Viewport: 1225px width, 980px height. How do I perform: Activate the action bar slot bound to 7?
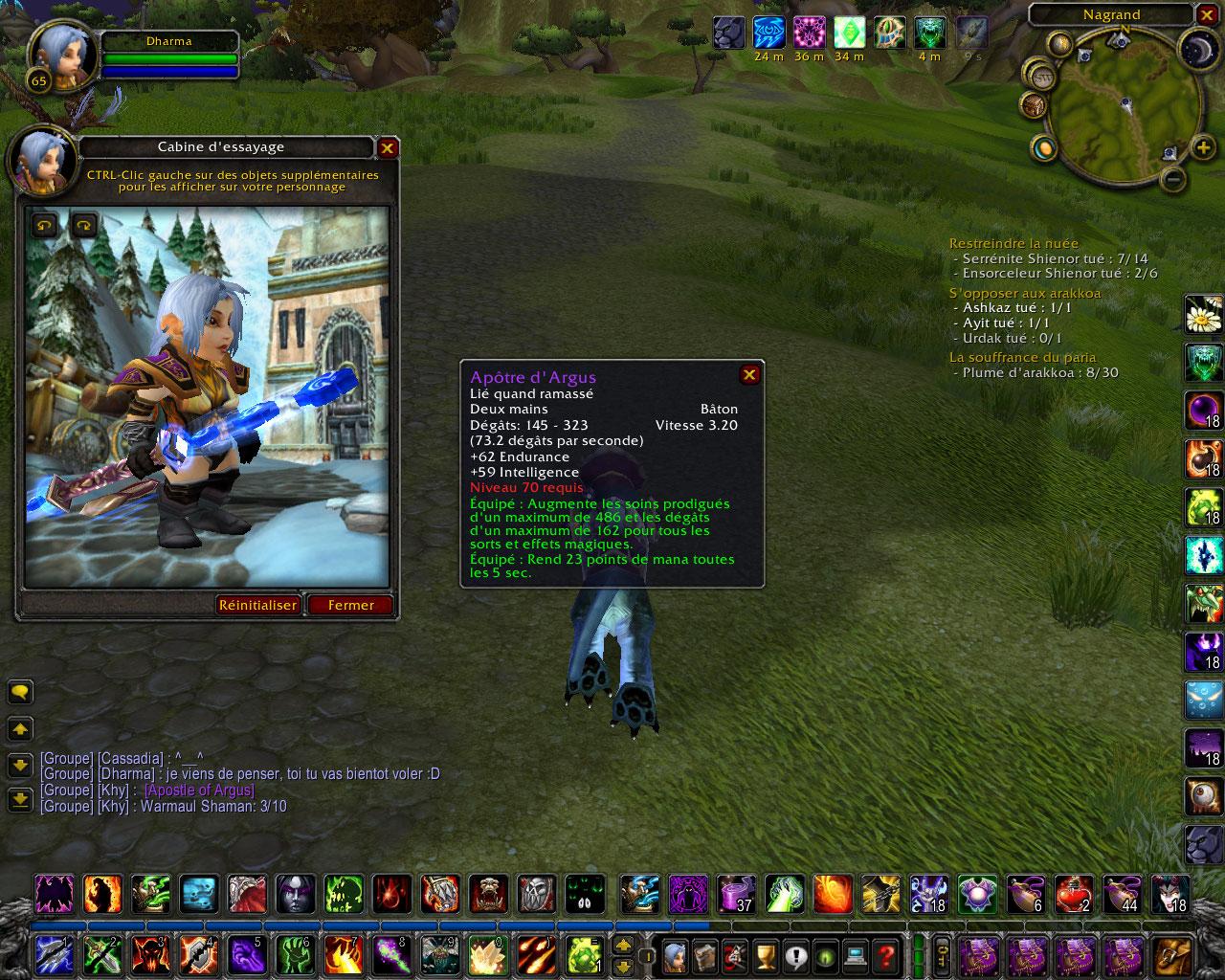pyautogui.click(x=344, y=955)
